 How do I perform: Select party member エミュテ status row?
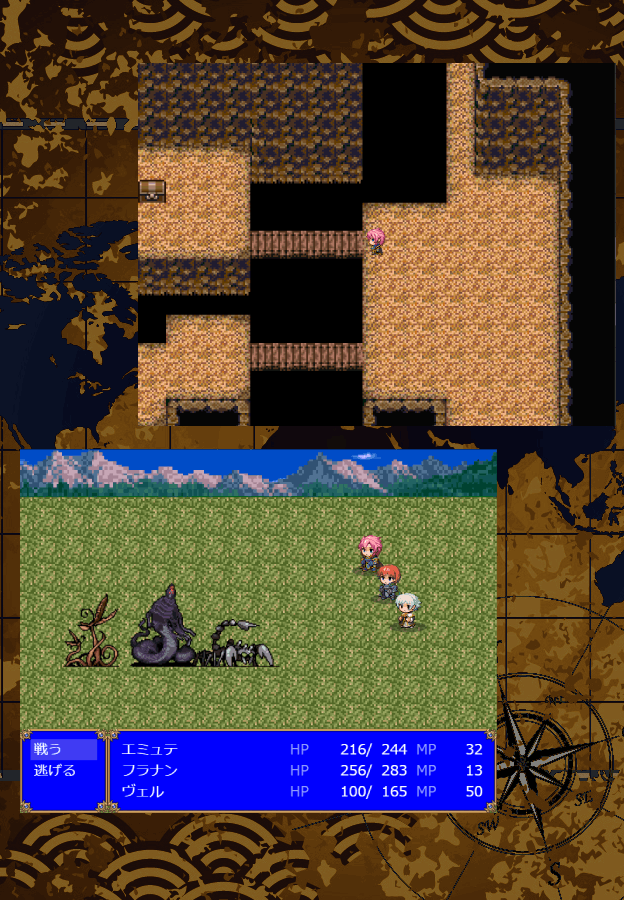(301, 749)
